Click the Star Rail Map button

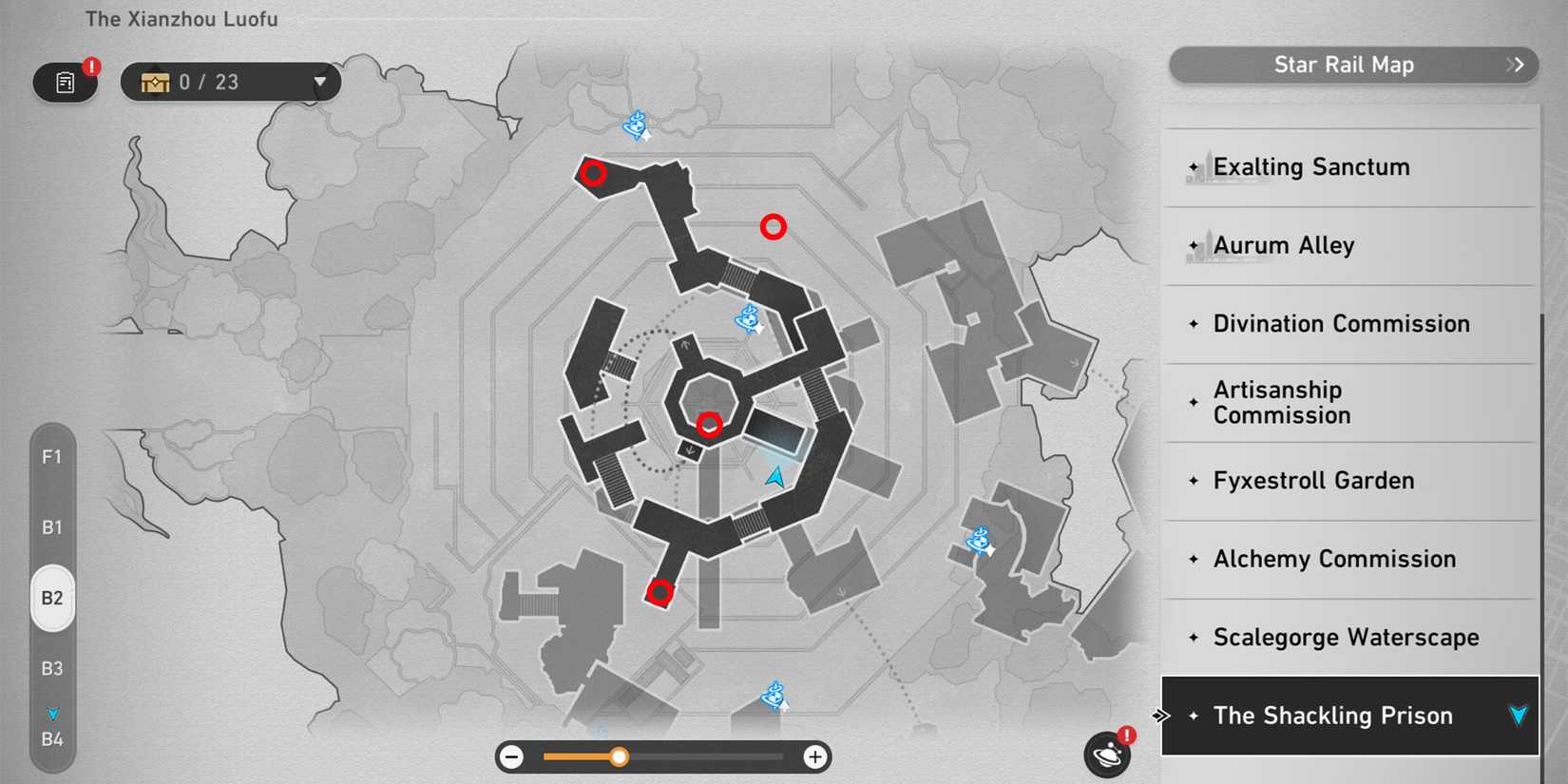coord(1346,65)
